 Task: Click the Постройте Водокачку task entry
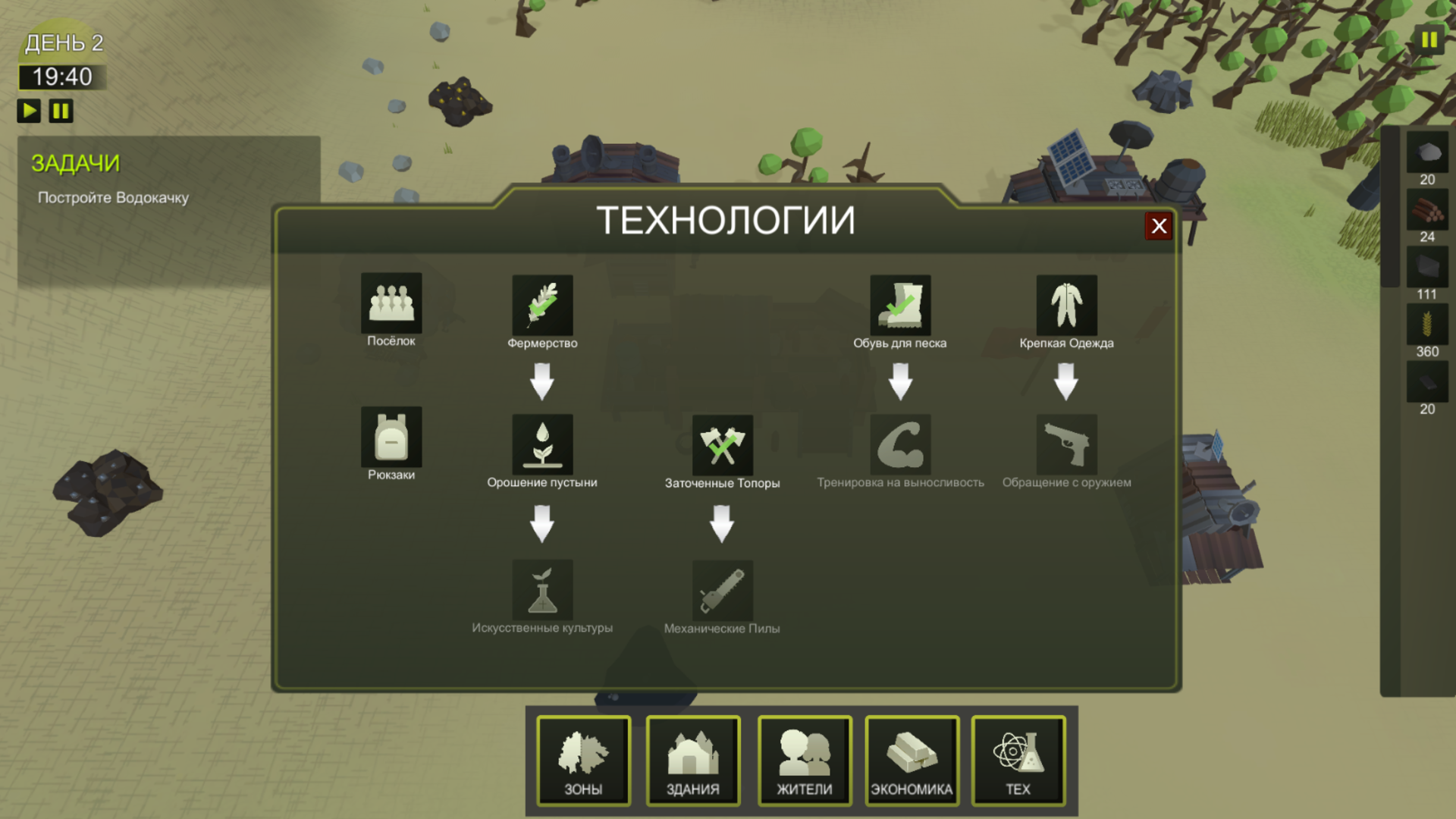114,198
